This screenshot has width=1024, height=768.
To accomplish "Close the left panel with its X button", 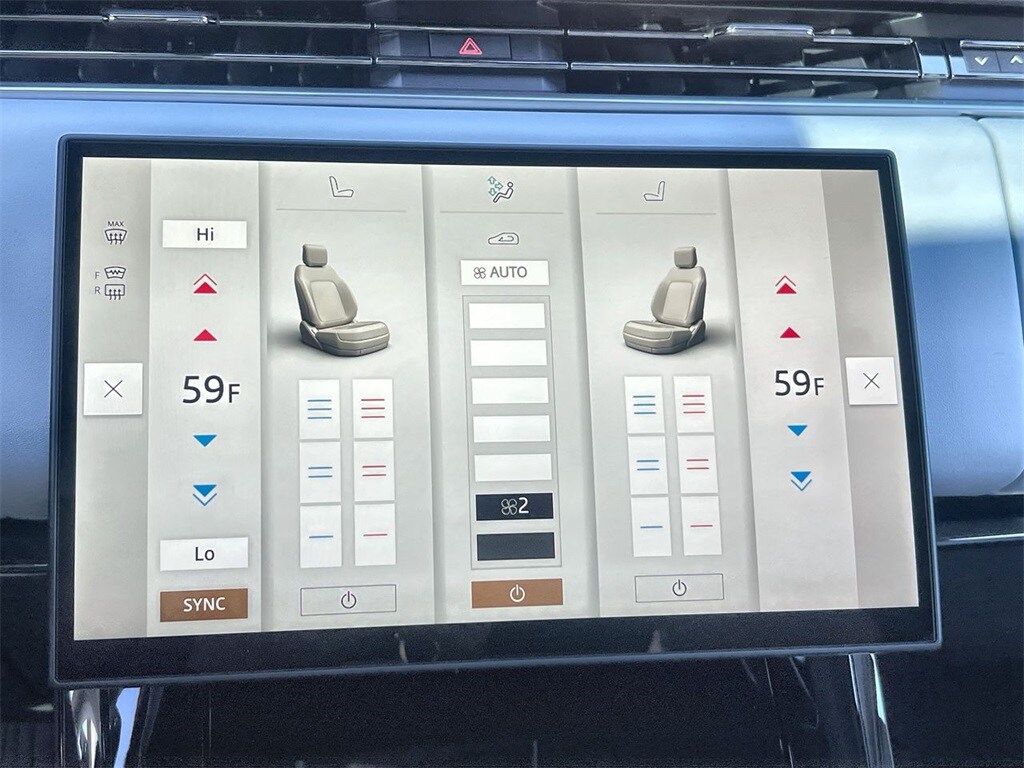I will [x=113, y=389].
